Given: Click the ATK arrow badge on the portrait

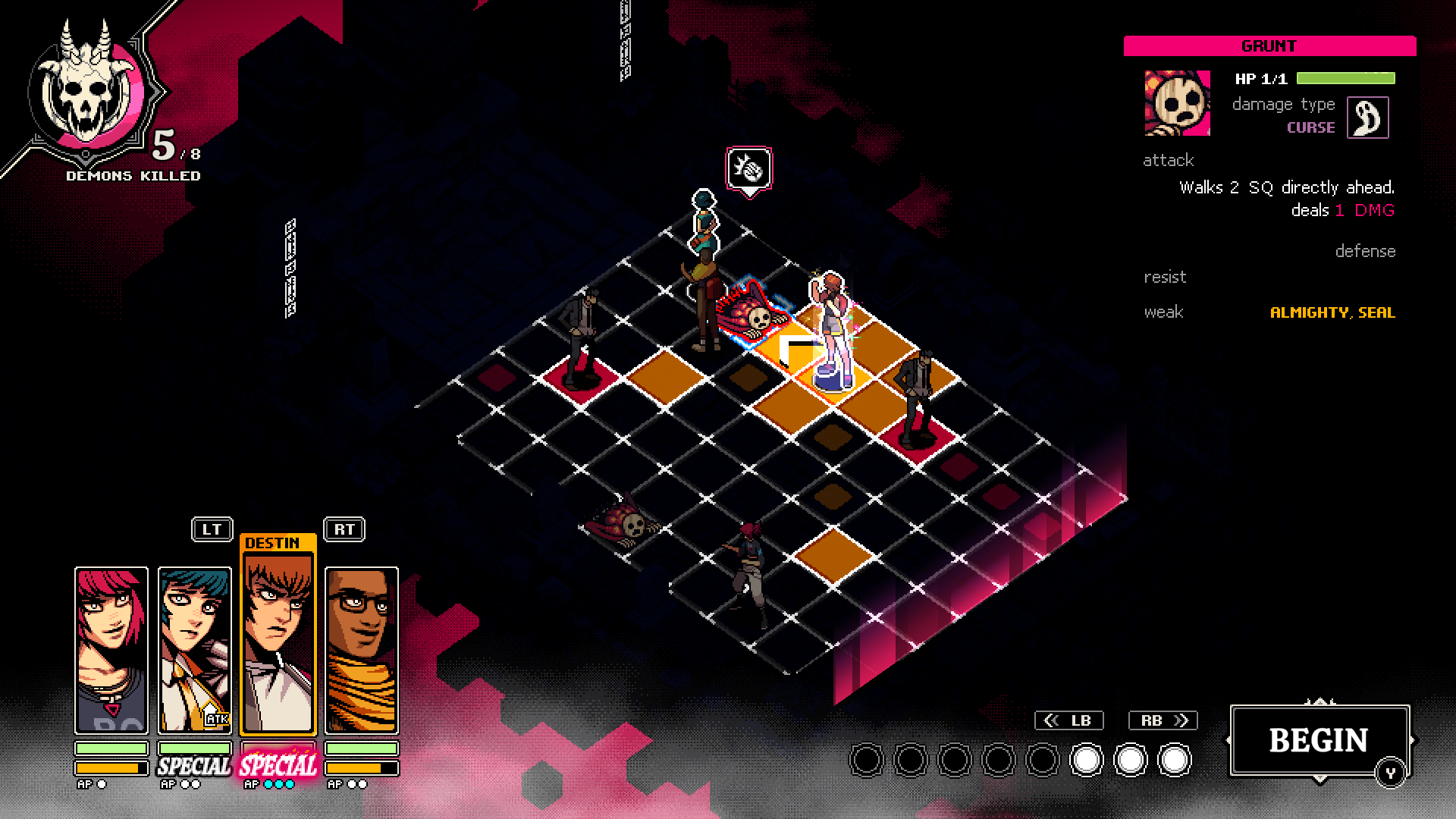Looking at the screenshot, I should [213, 715].
